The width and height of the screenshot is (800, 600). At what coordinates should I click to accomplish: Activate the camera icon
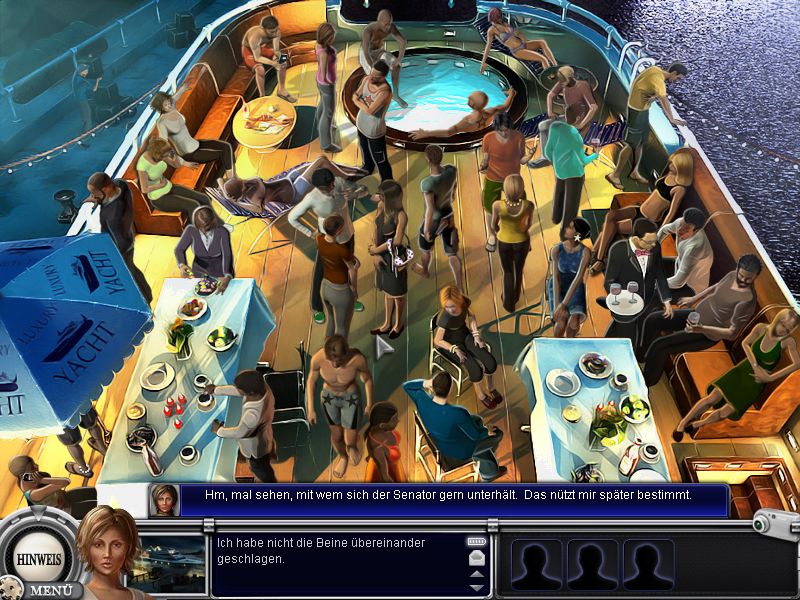(774, 524)
